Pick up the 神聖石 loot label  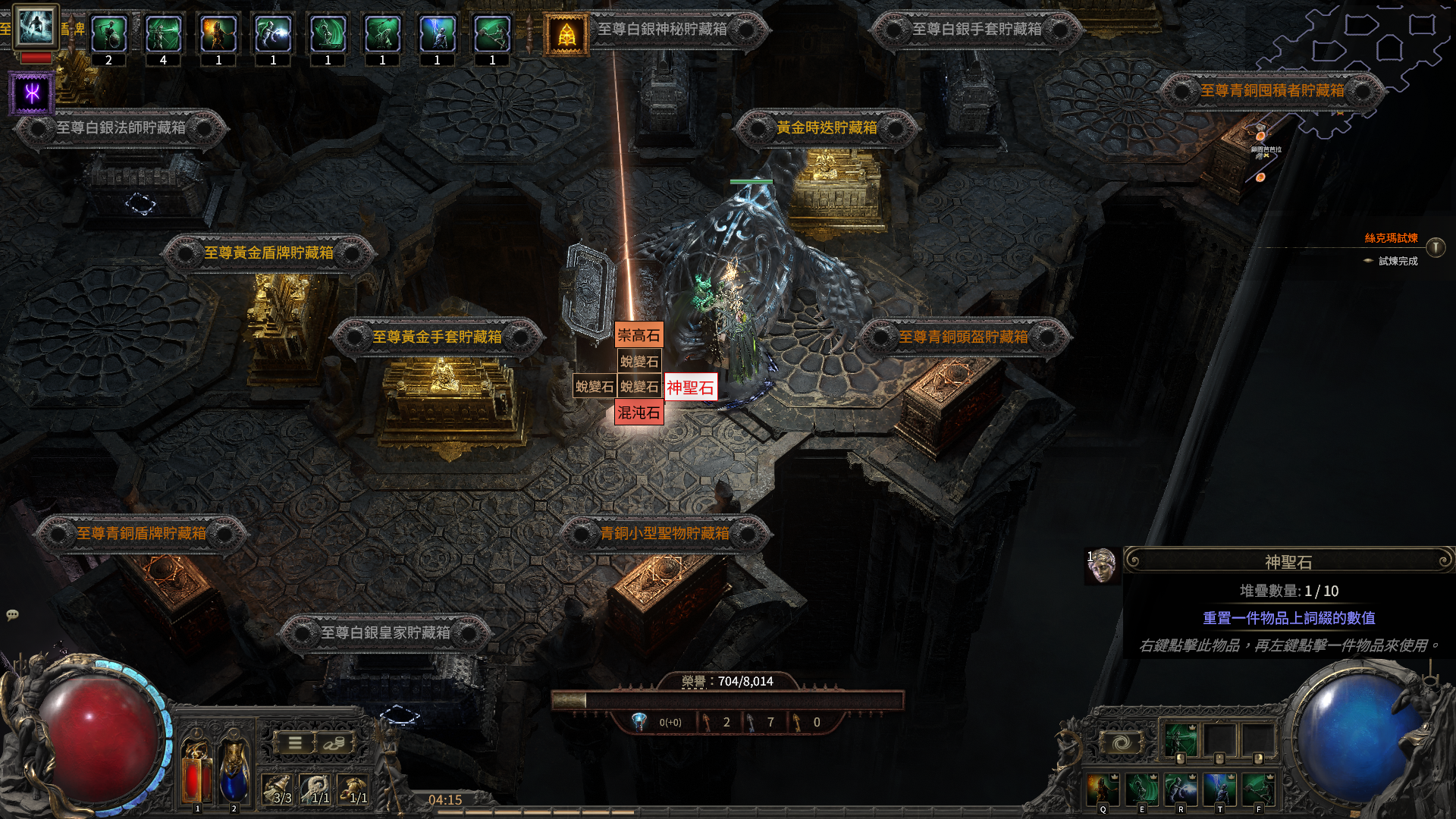click(690, 388)
